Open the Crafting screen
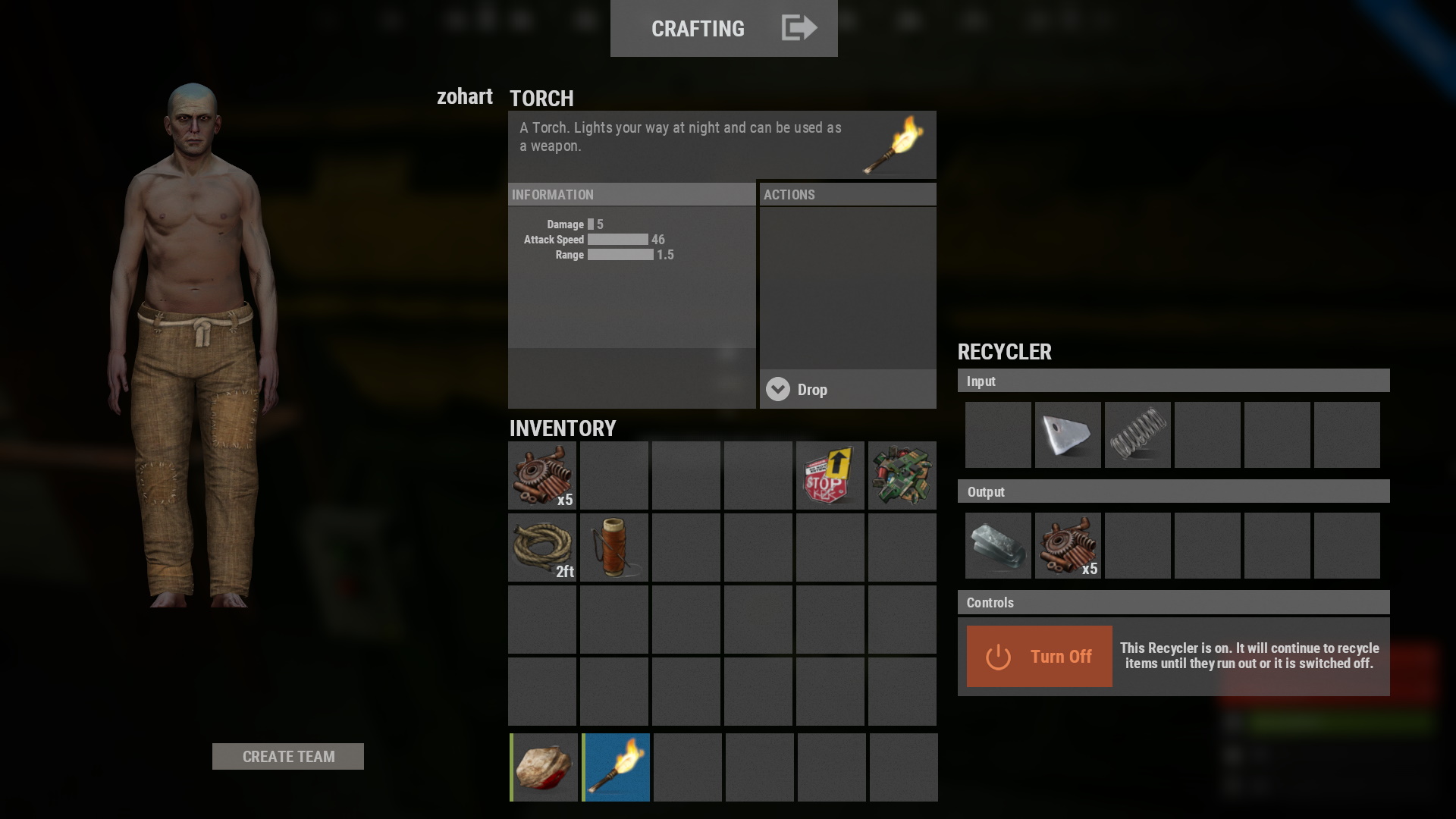The image size is (1456, 819). tap(723, 28)
